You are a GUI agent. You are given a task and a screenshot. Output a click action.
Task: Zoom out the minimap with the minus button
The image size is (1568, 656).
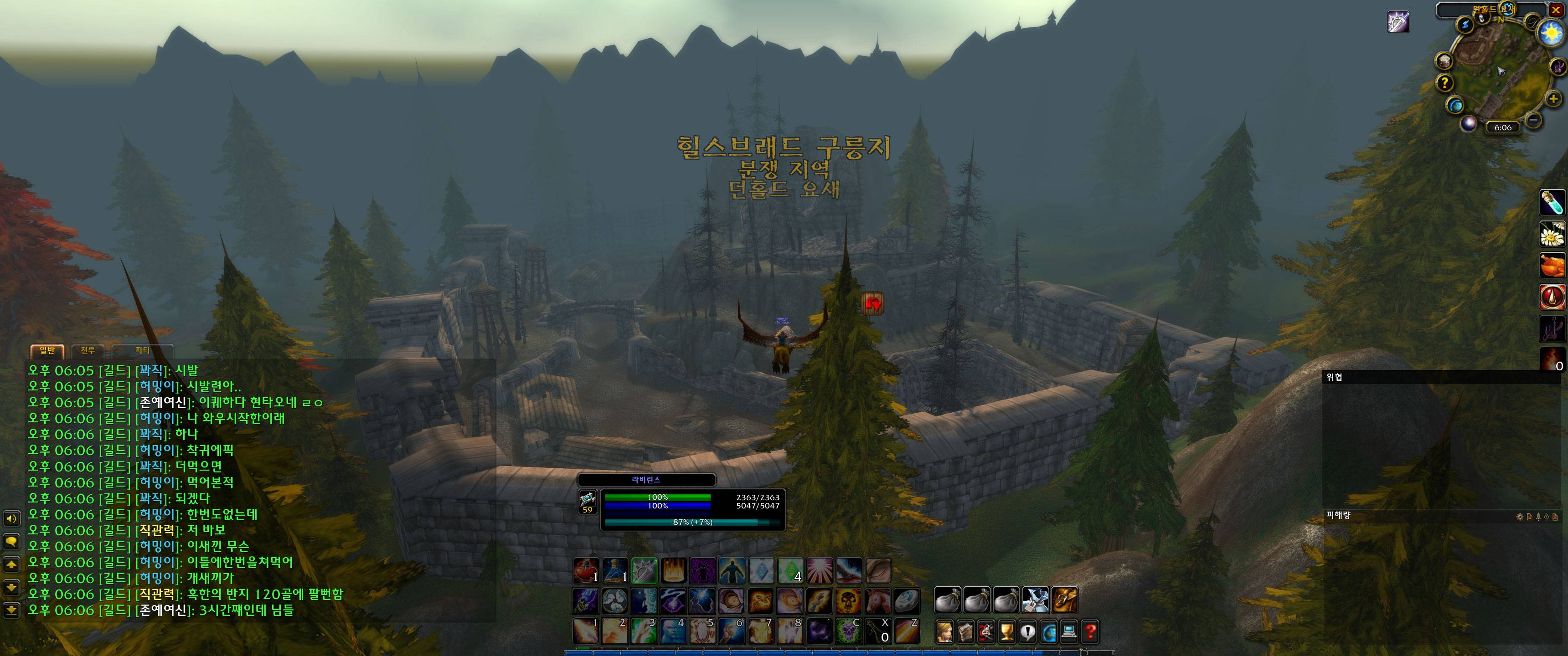(x=1534, y=120)
